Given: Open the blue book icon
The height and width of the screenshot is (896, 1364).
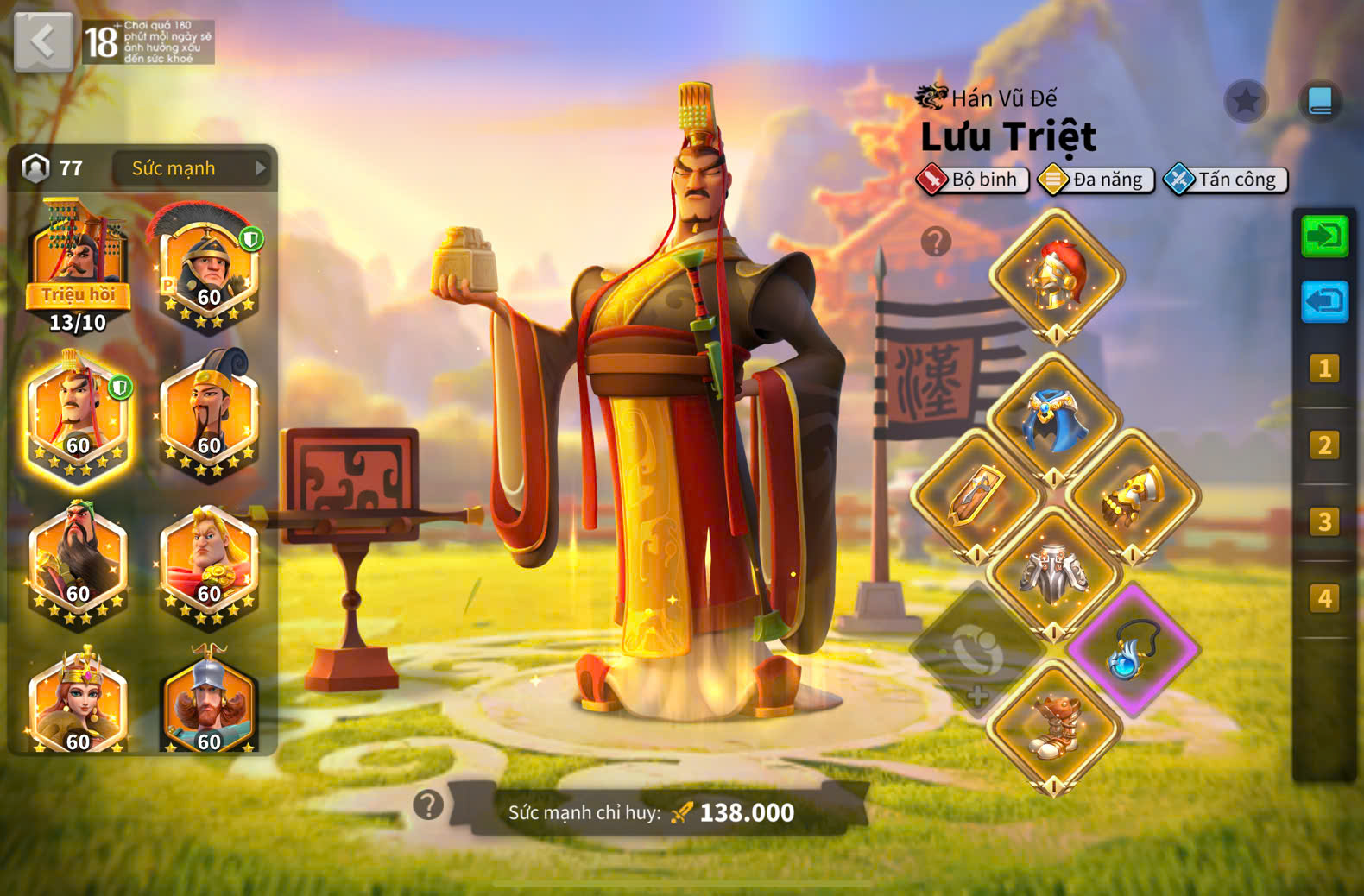Looking at the screenshot, I should [x=1320, y=102].
